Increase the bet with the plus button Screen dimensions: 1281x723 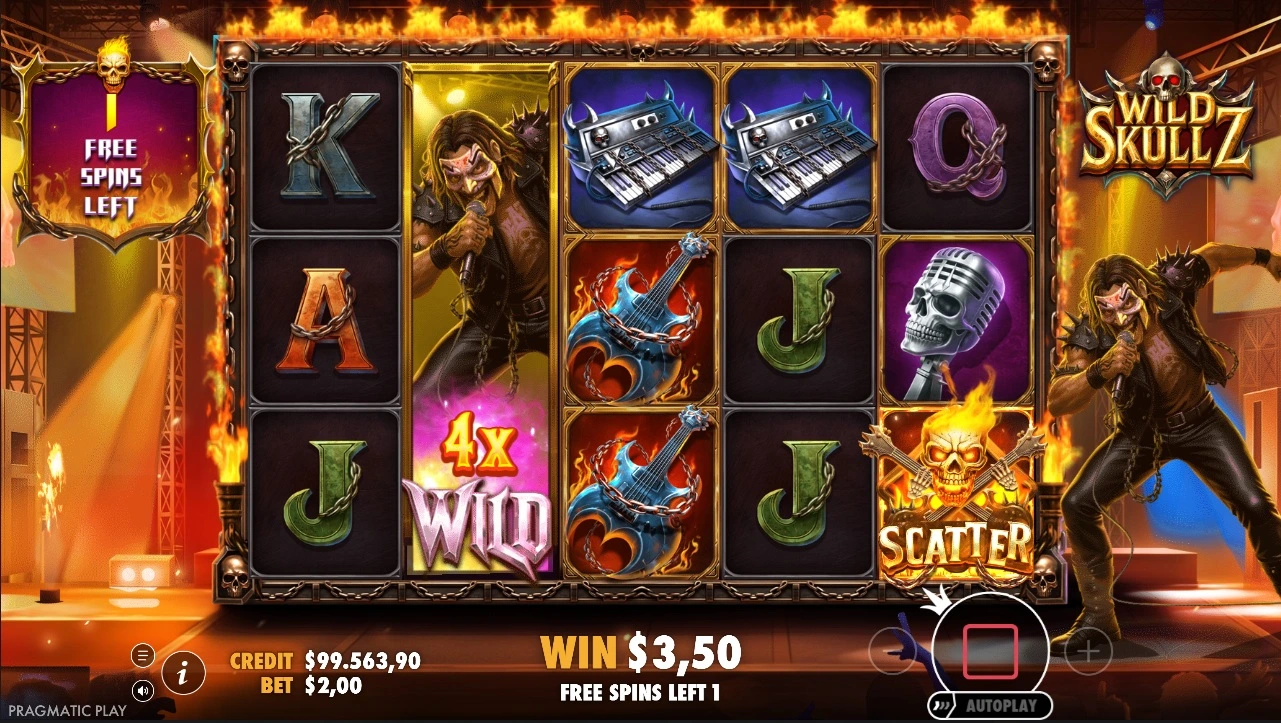[1088, 653]
